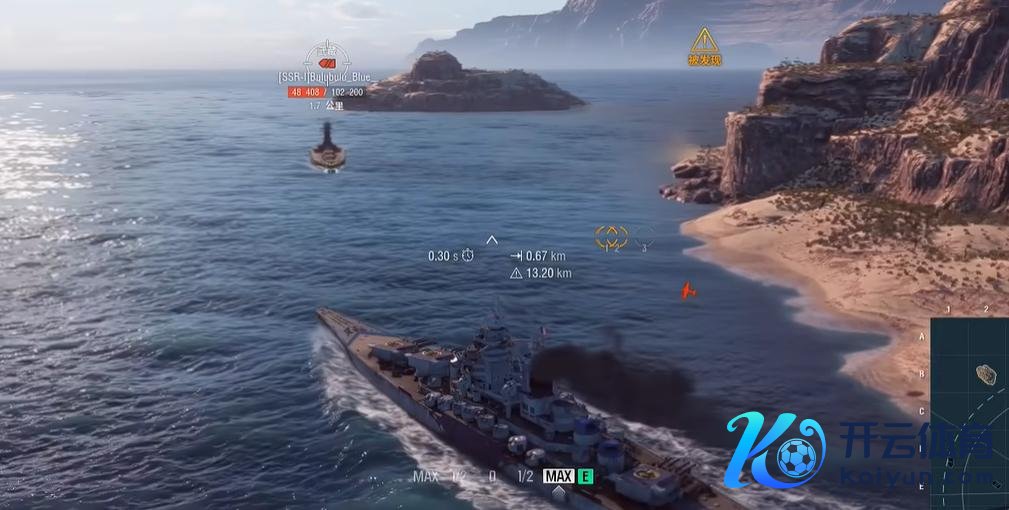Choose the grey icon numbered 3
The width and height of the screenshot is (1009, 510).
click(644, 237)
